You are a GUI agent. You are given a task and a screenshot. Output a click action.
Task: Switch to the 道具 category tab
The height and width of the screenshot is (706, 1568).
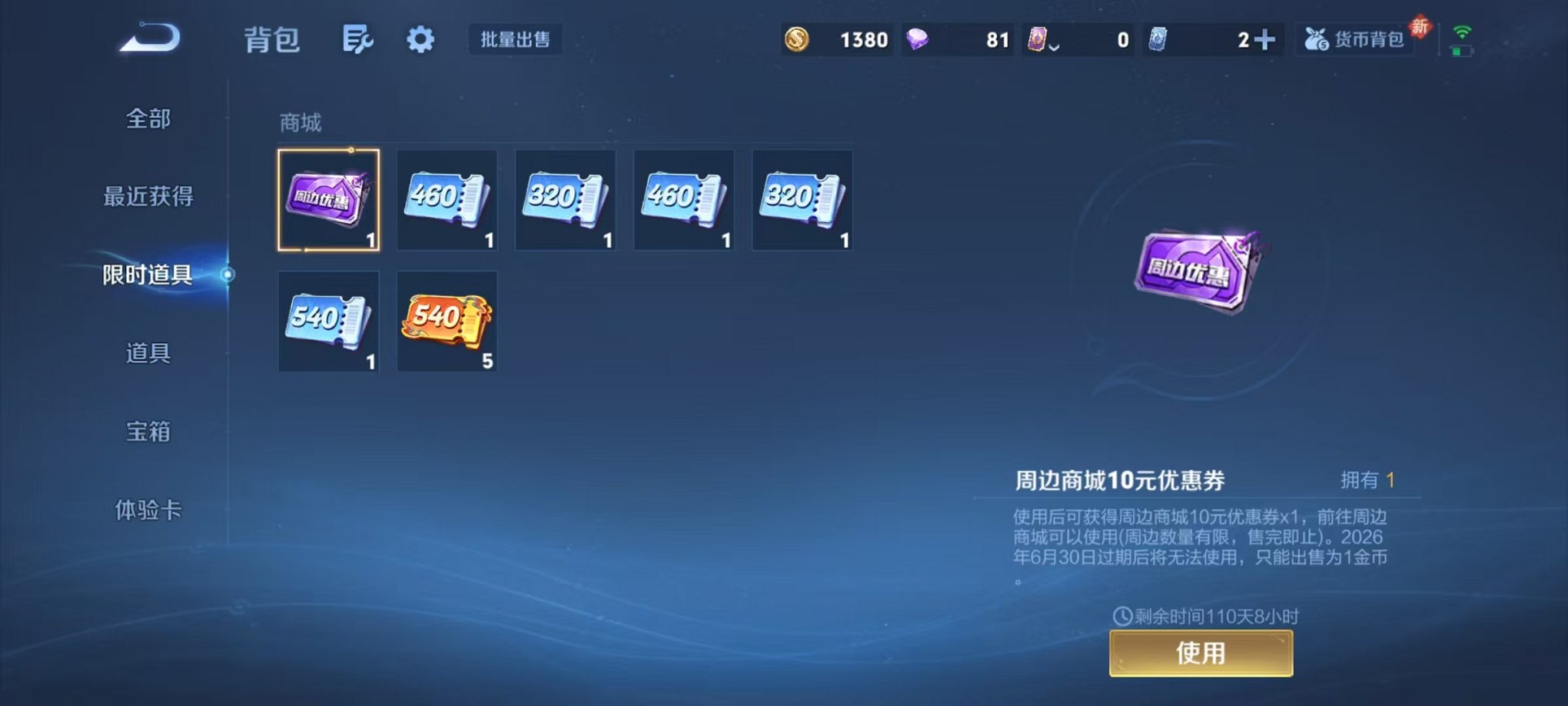coord(148,354)
